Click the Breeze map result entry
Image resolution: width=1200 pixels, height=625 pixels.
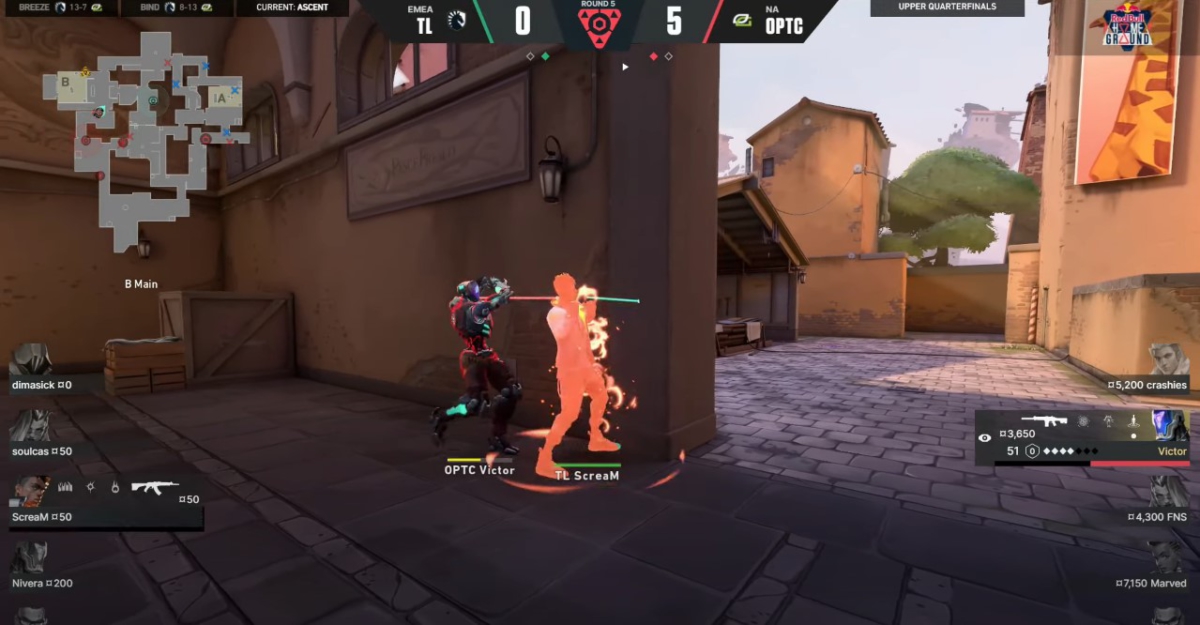tap(60, 8)
